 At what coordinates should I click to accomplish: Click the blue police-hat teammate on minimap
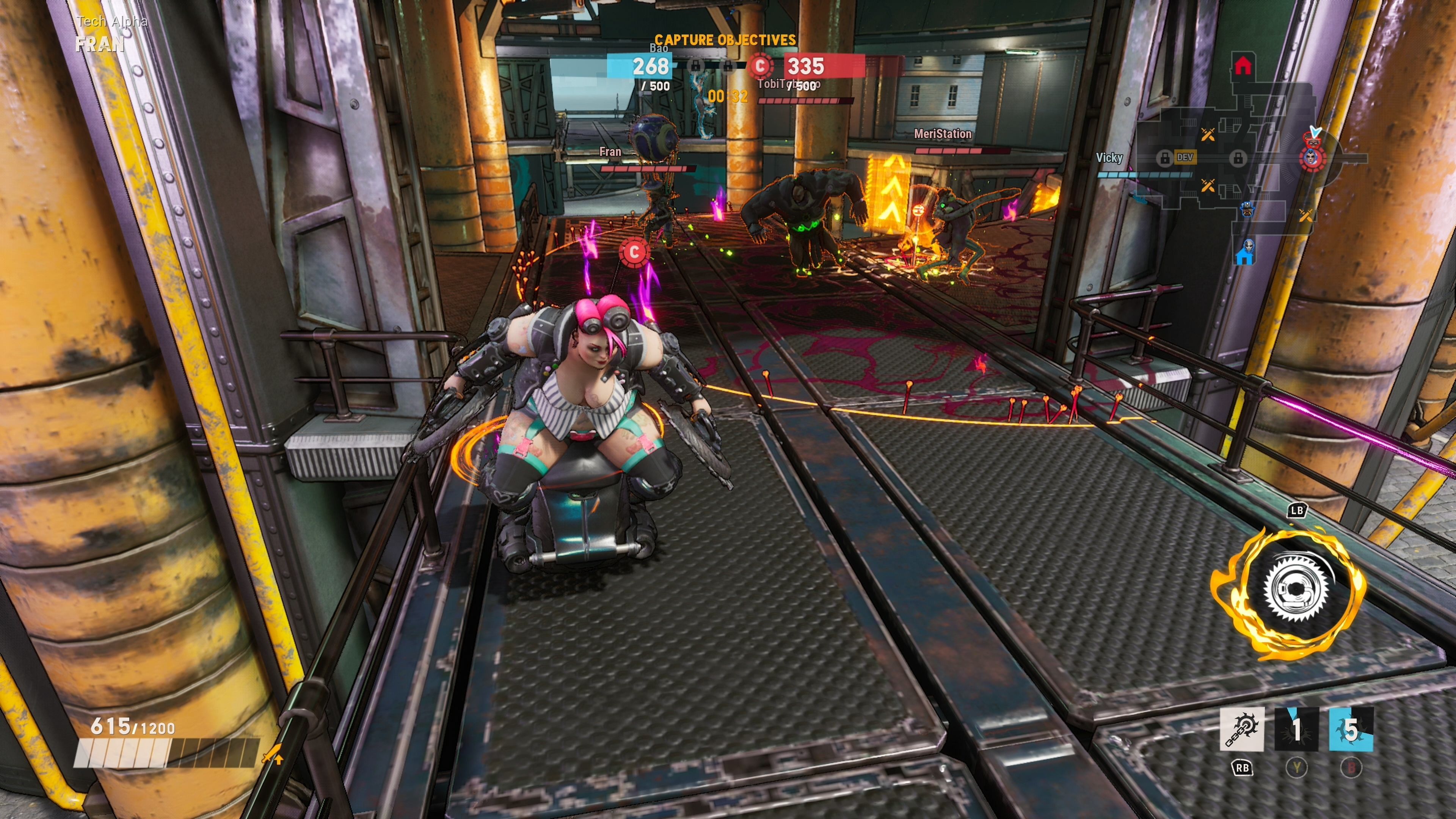click(x=1247, y=209)
